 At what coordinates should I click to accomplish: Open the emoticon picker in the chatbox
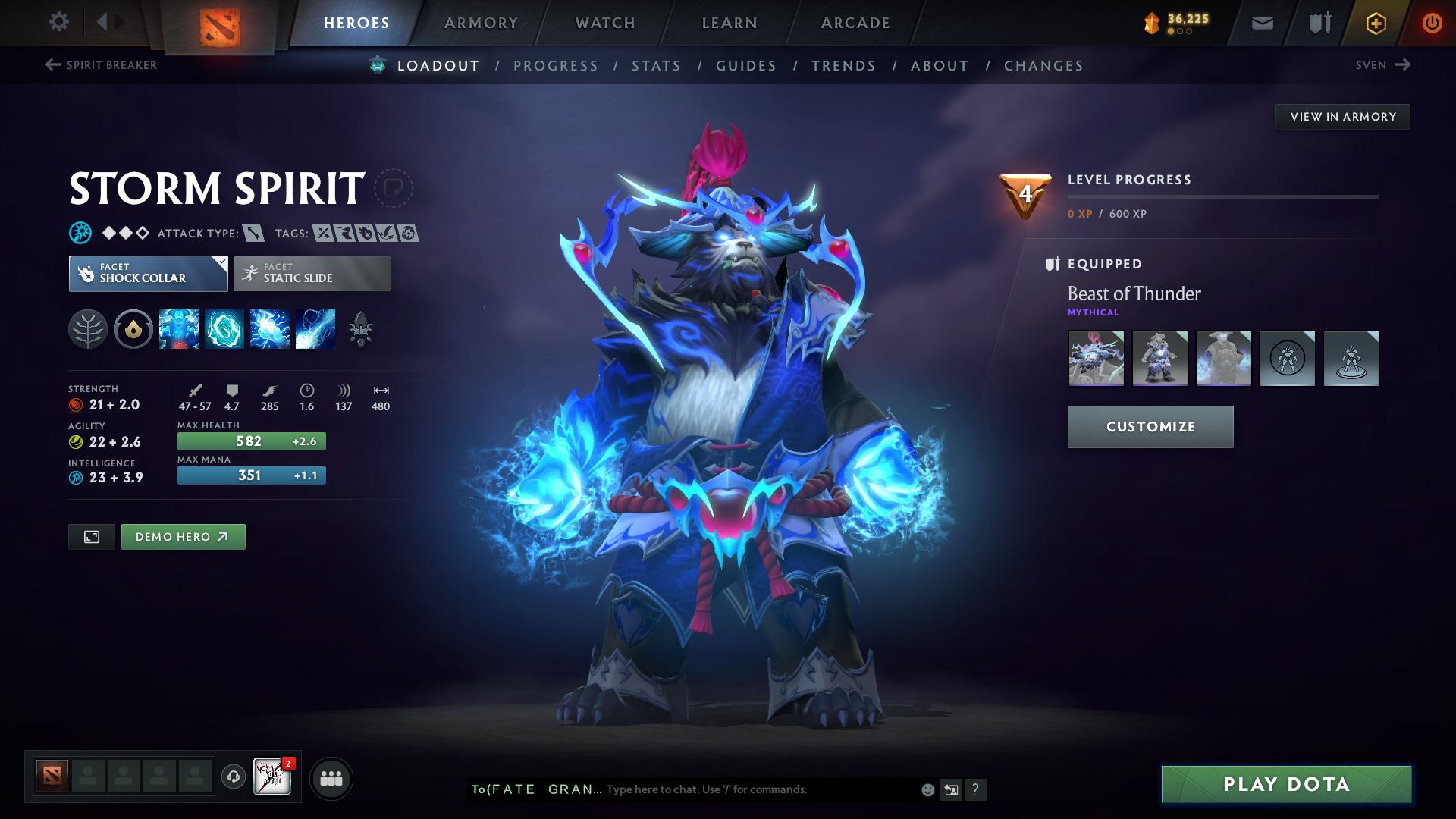point(927,789)
